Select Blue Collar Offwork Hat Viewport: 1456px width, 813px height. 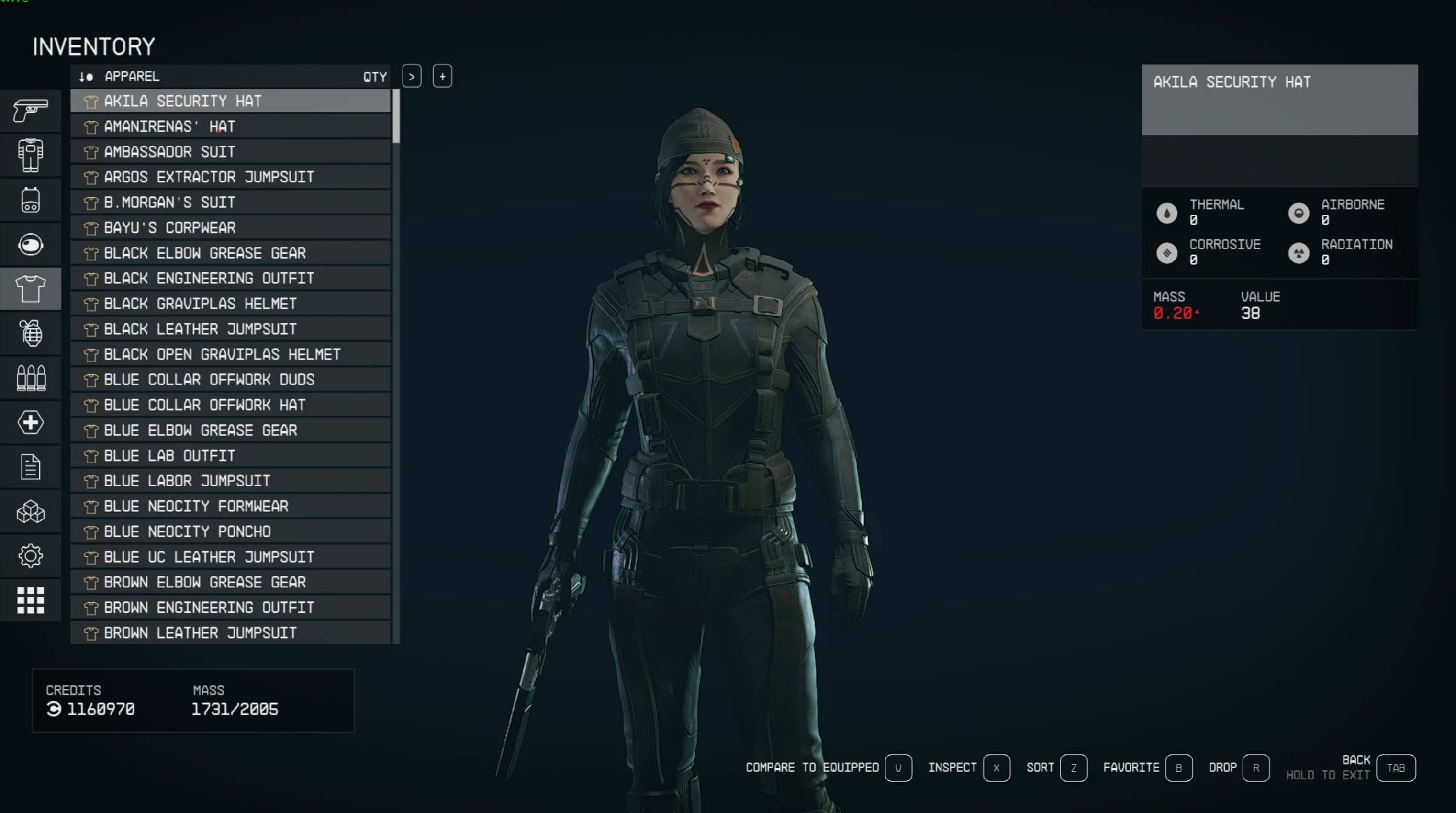point(230,405)
